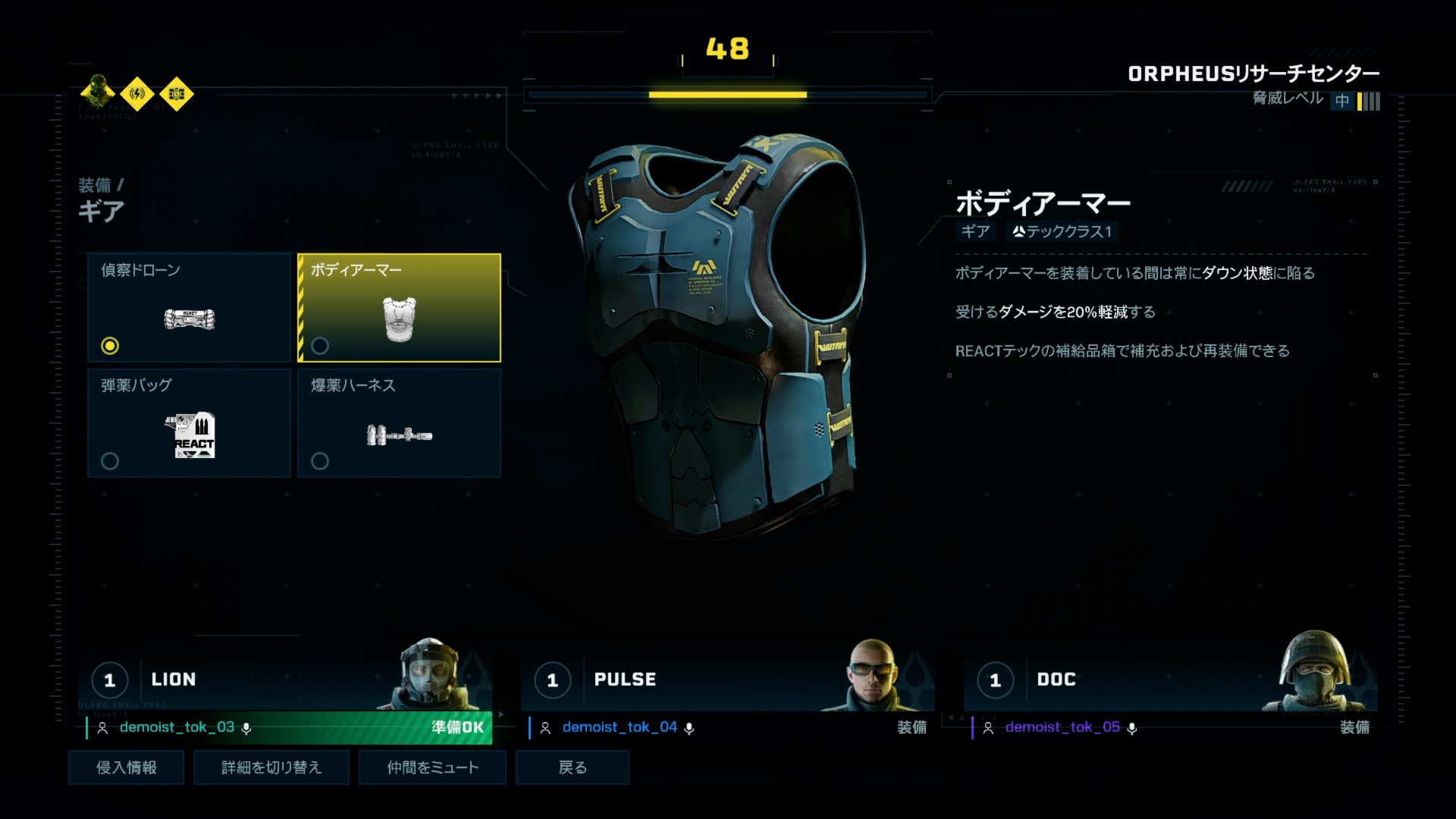The height and width of the screenshot is (819, 1456).
Task: Select the LION operator panel
Action: (285, 679)
